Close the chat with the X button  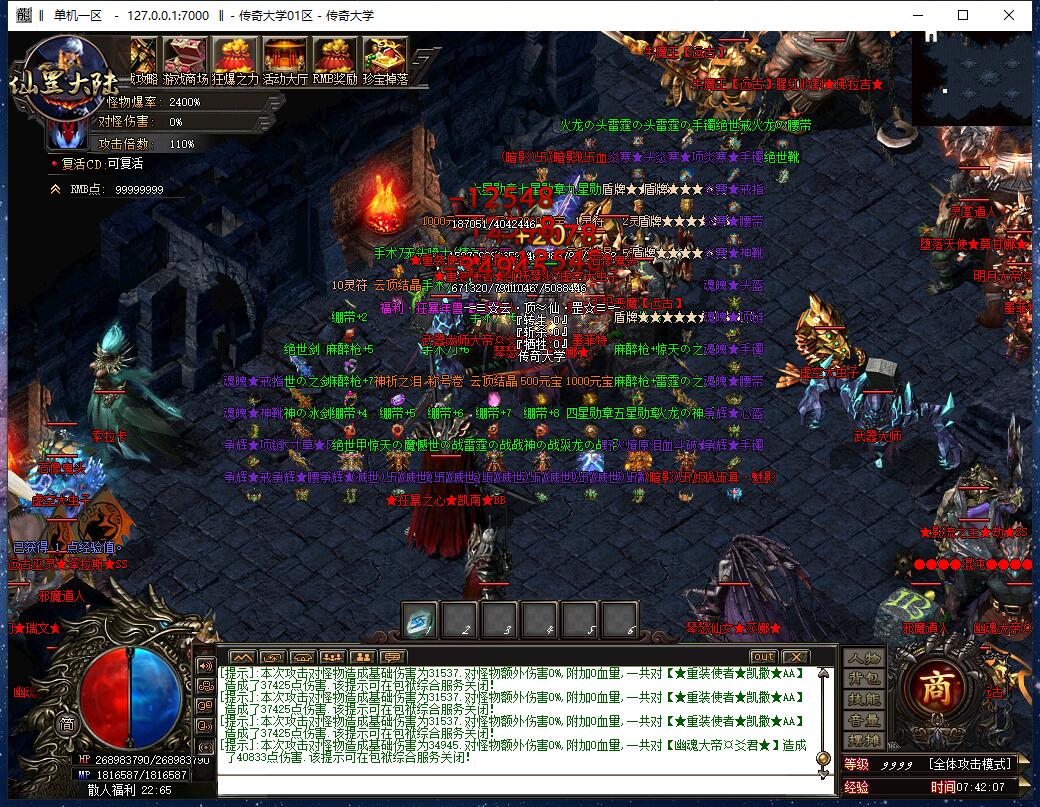(795, 657)
